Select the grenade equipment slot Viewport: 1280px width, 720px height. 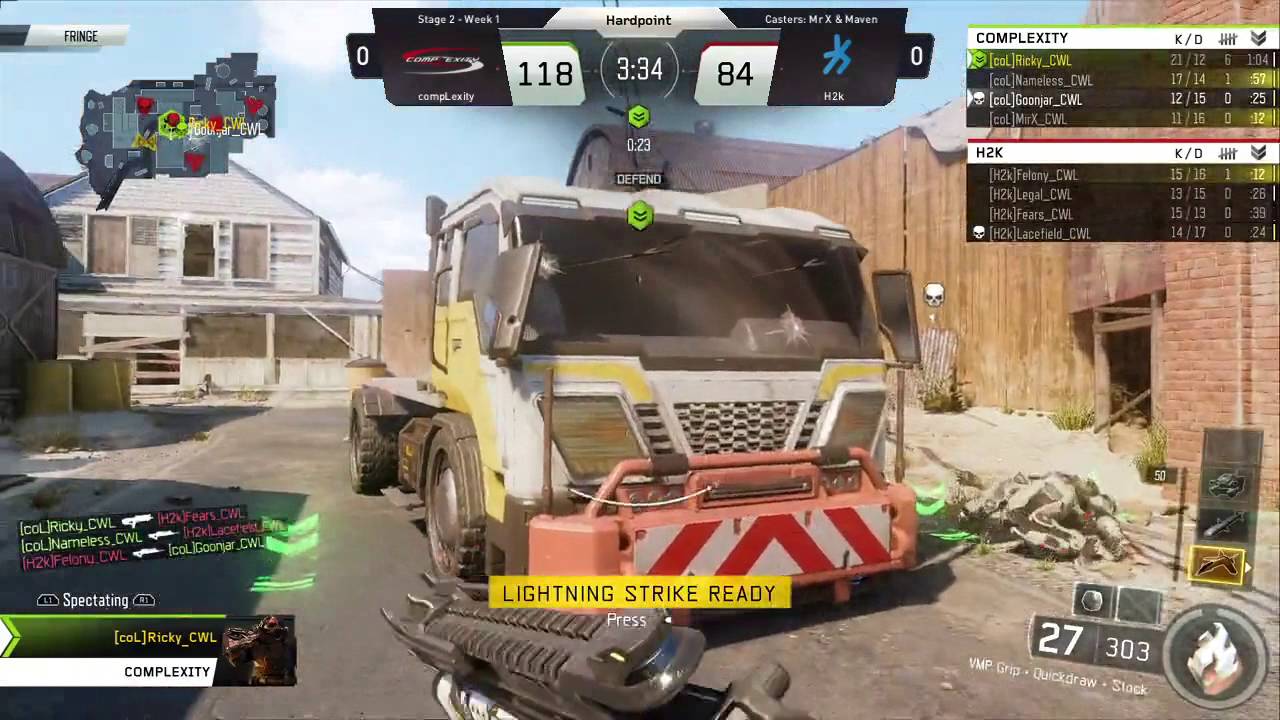(x=1092, y=601)
